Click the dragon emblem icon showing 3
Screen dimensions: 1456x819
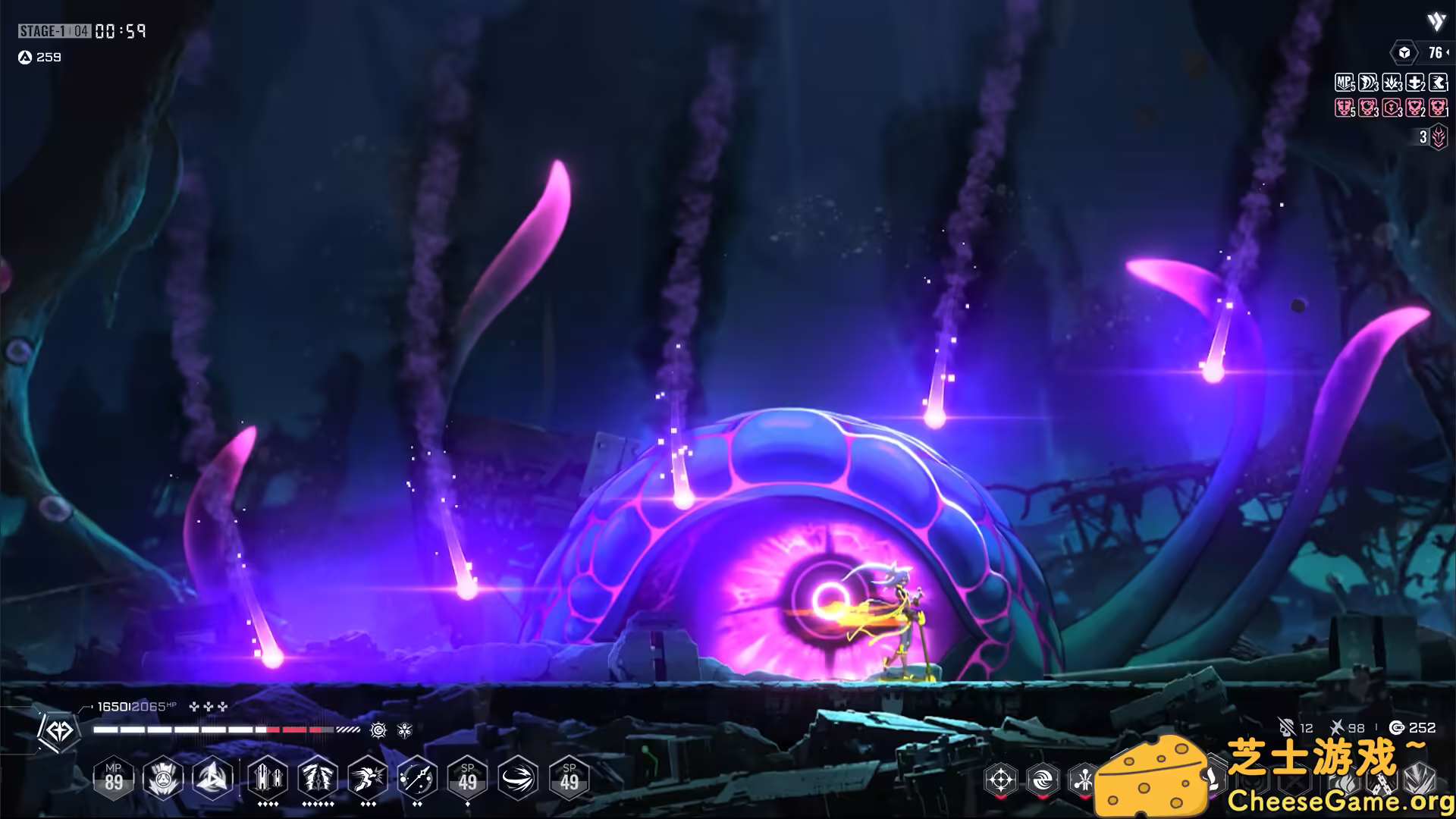[1438, 138]
